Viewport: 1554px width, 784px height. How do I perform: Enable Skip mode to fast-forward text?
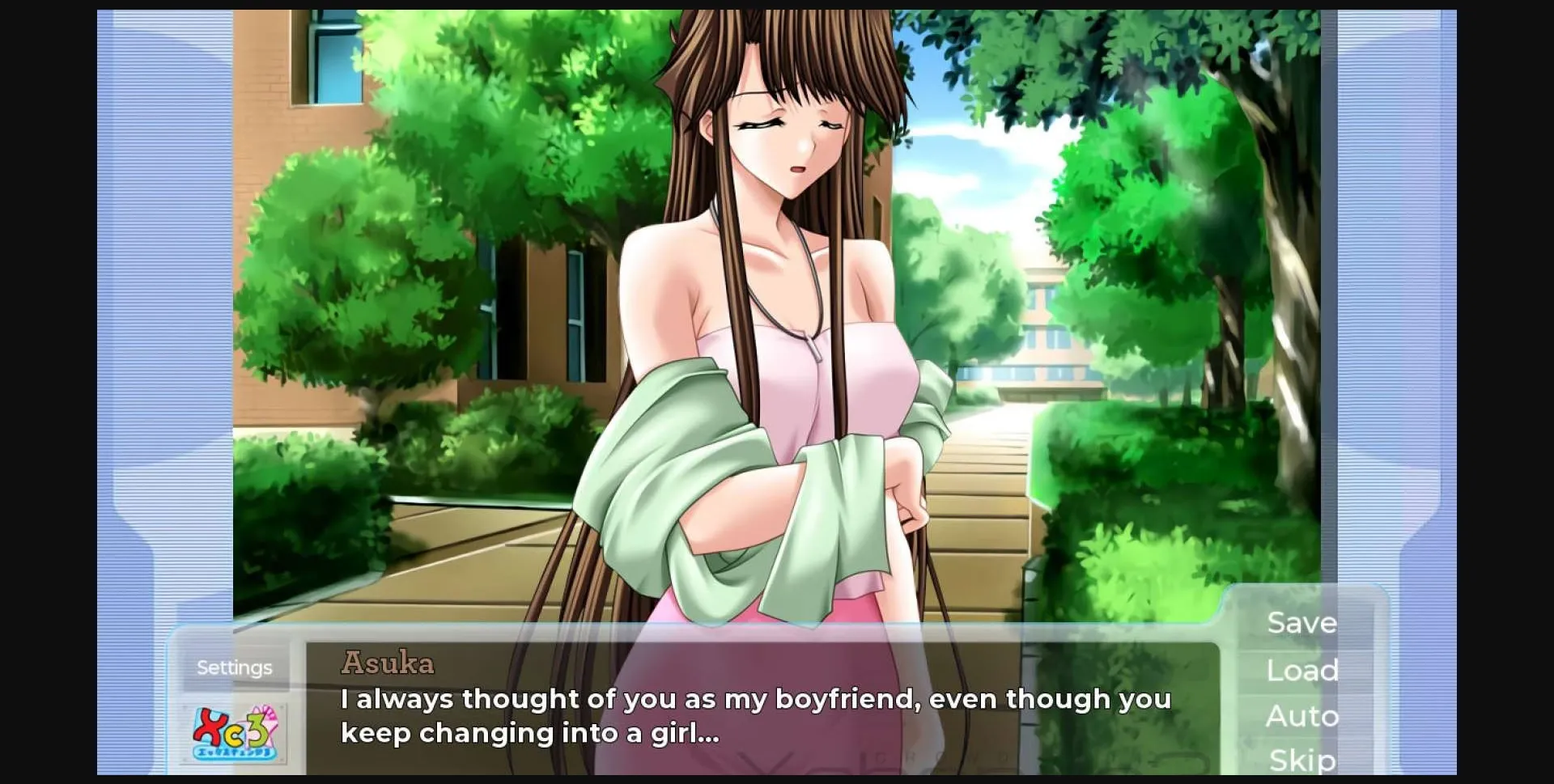coord(1301,759)
